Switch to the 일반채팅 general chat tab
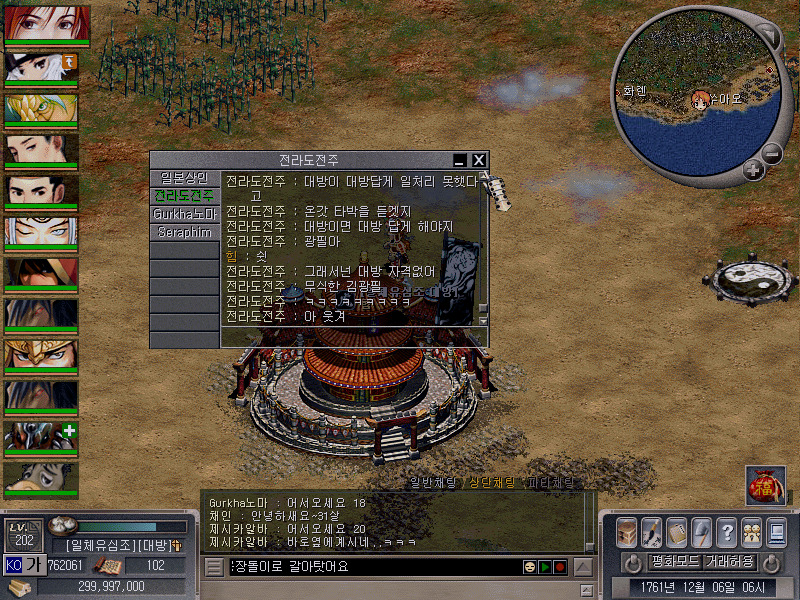Image resolution: width=800 pixels, height=600 pixels. point(437,483)
